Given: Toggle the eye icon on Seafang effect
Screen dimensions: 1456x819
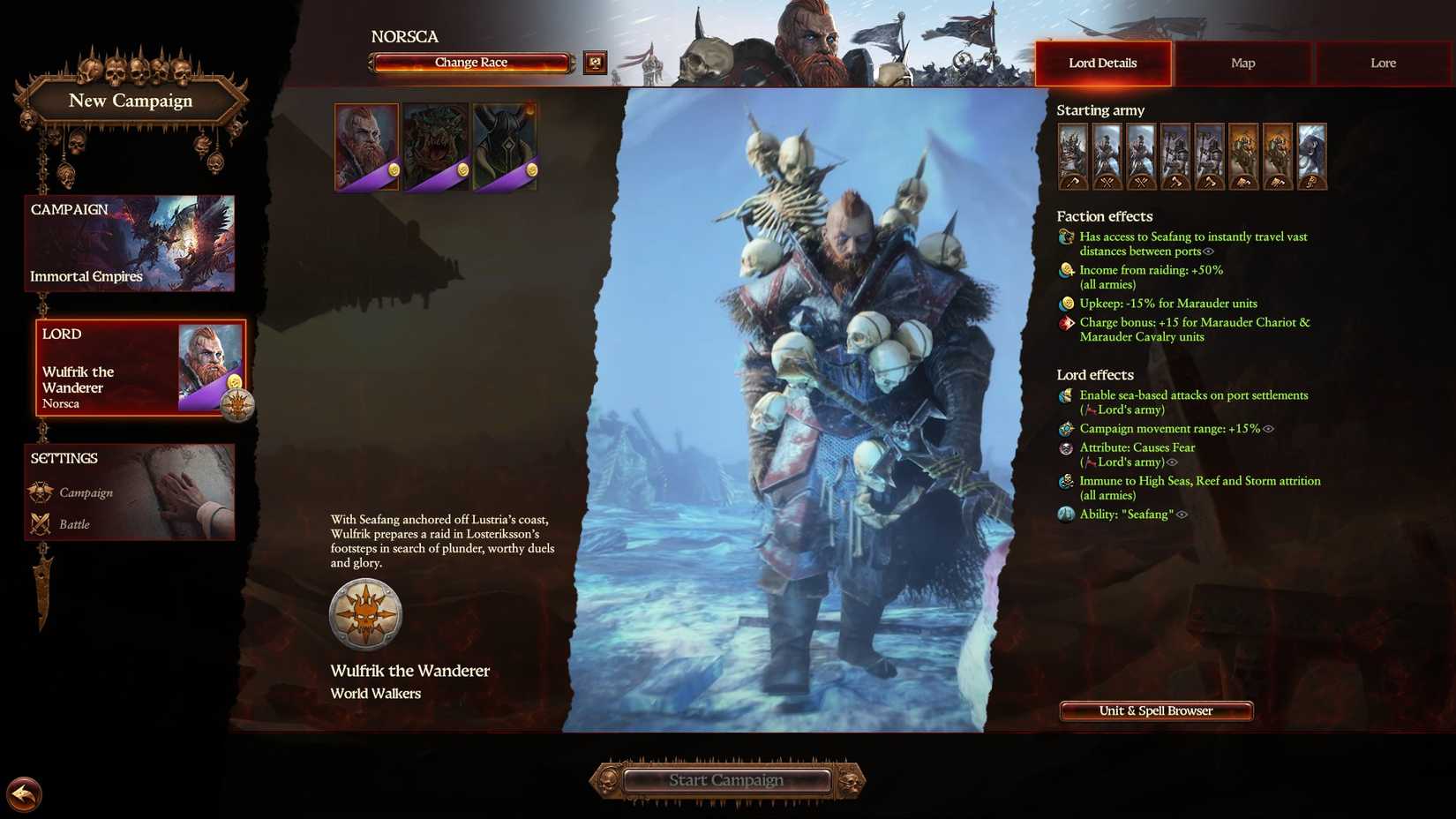Looking at the screenshot, I should (x=1211, y=252).
